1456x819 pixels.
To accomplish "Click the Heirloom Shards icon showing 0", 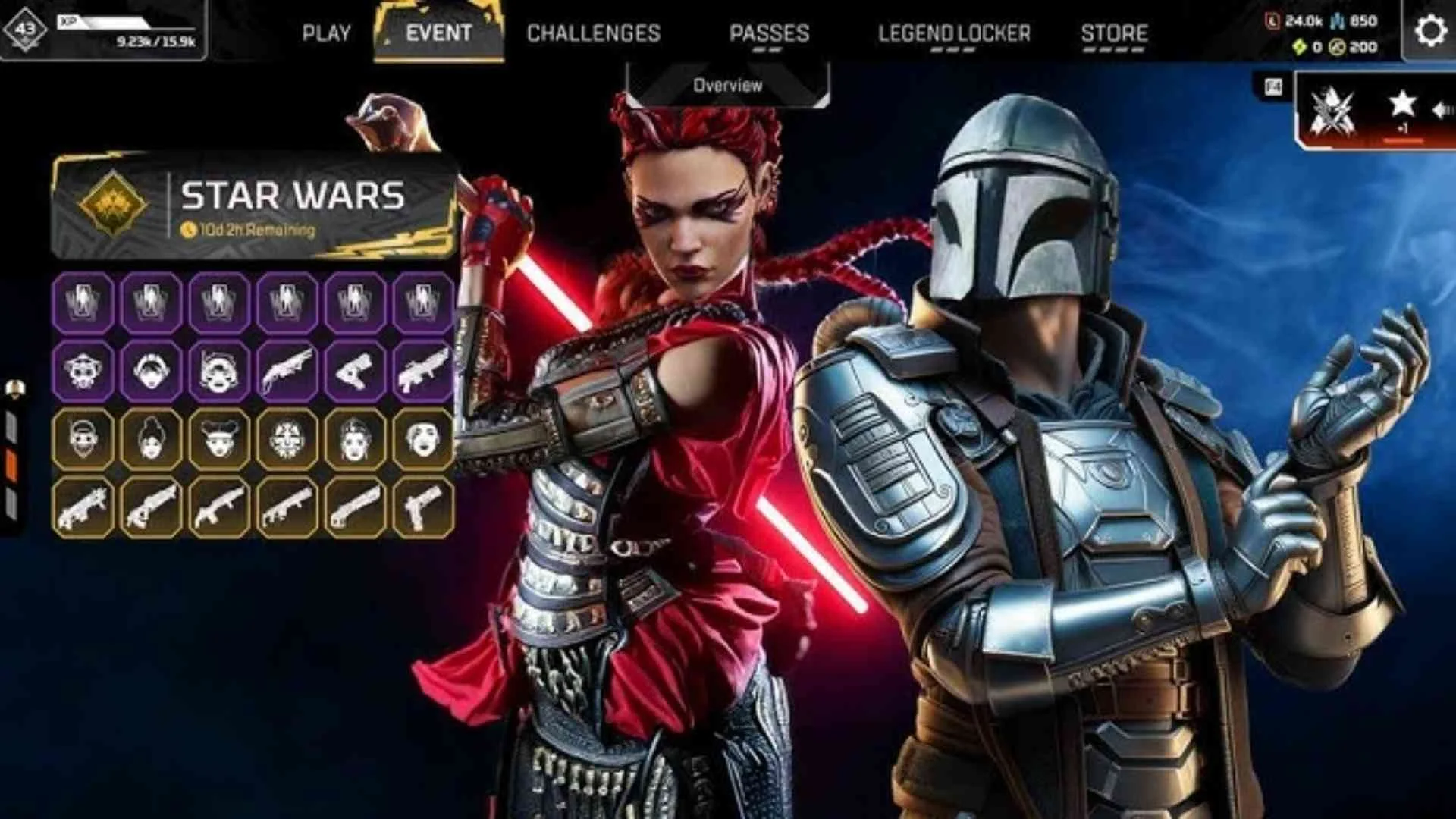I will pyautogui.click(x=1301, y=47).
